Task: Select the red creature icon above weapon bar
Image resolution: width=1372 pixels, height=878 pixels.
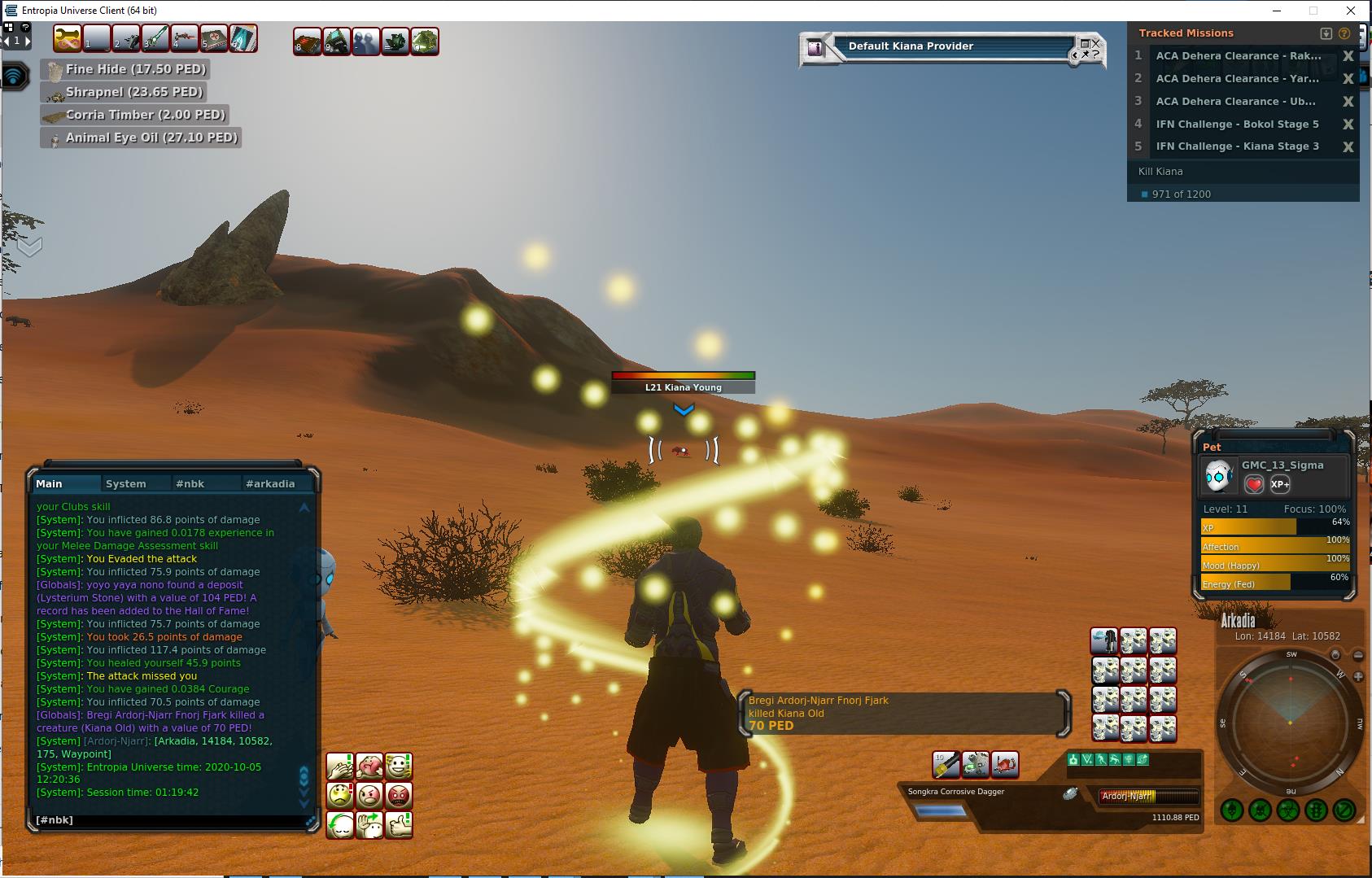Action: pyautogui.click(x=1005, y=764)
